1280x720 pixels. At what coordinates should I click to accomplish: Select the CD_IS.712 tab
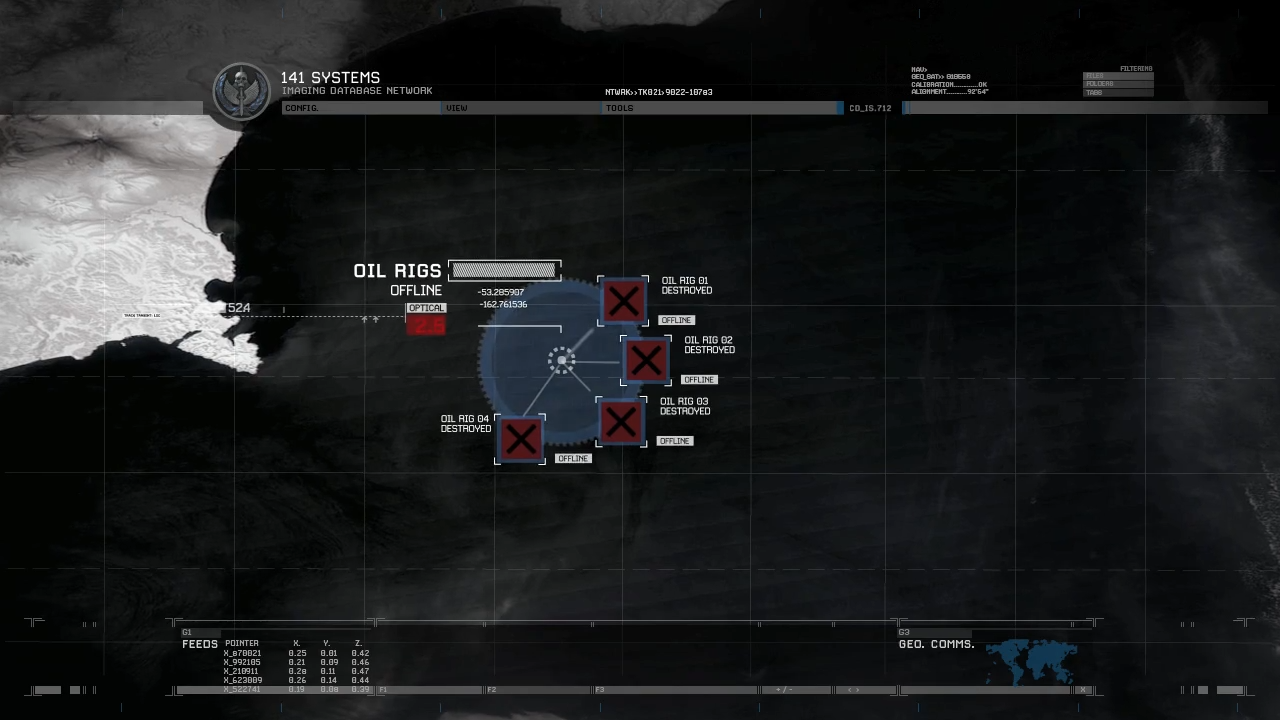click(x=870, y=108)
